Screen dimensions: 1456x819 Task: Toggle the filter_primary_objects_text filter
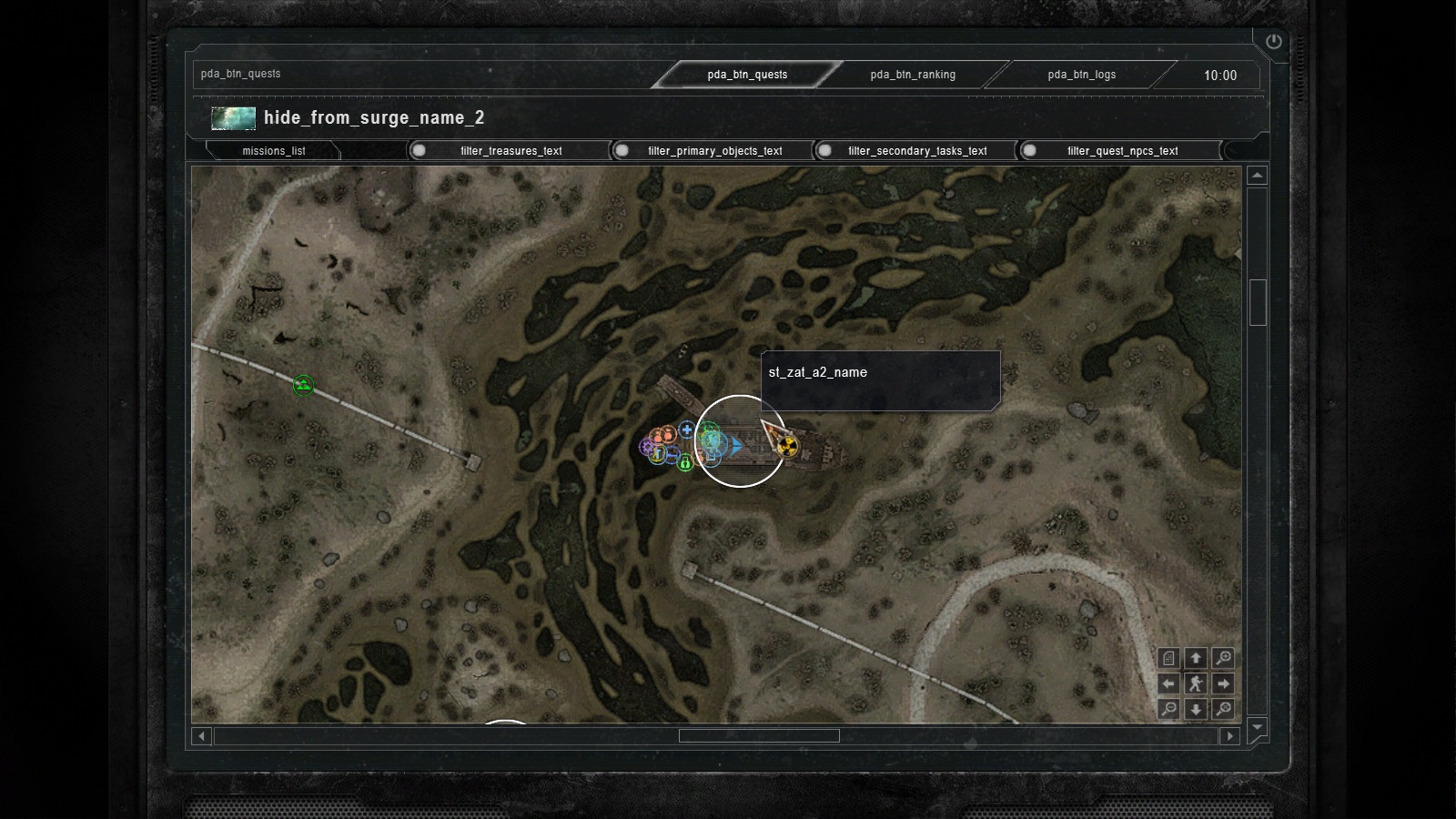622,151
